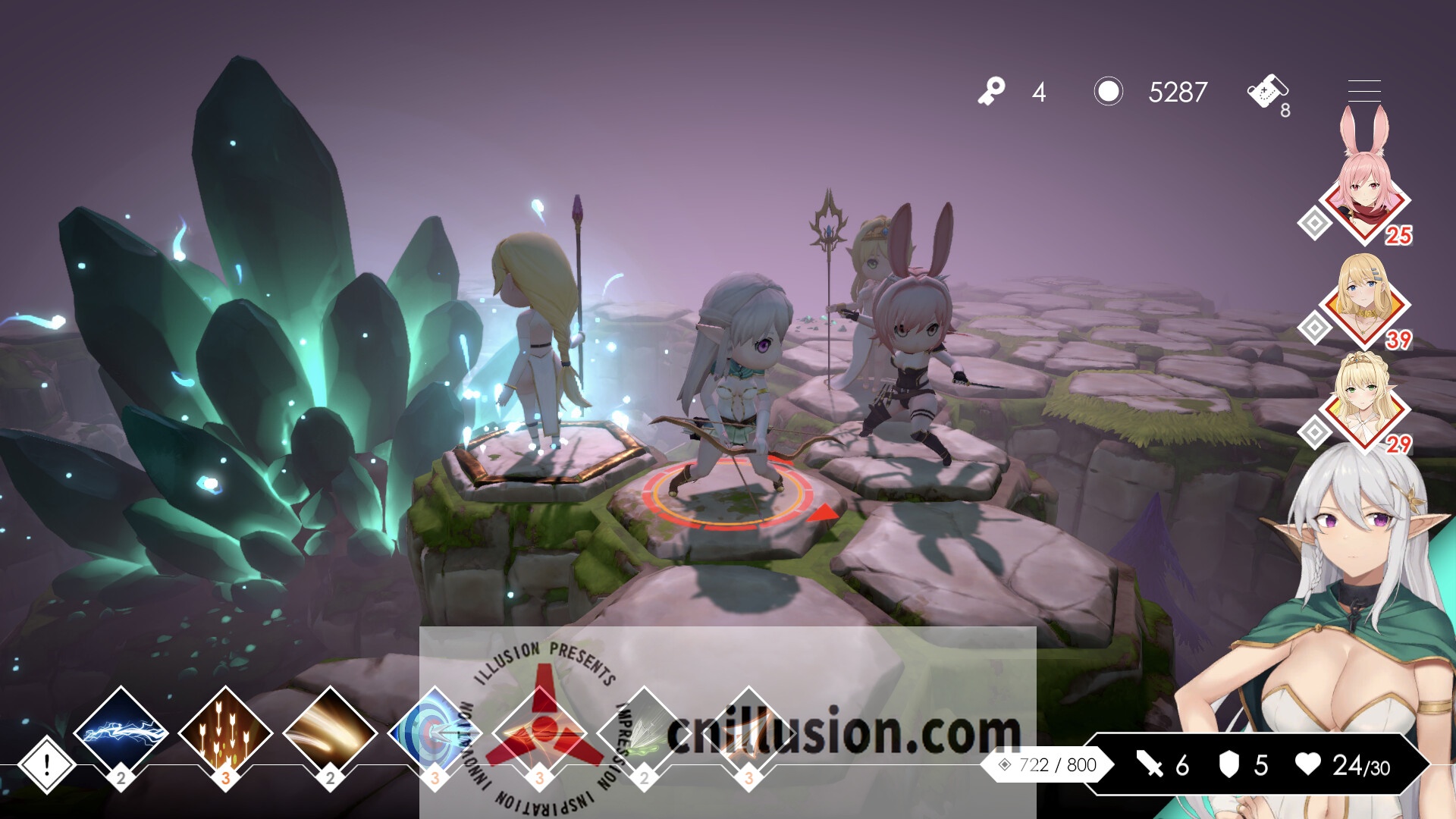Activate the blue lightning skill
Viewport: 1456px width, 819px height.
[121, 733]
